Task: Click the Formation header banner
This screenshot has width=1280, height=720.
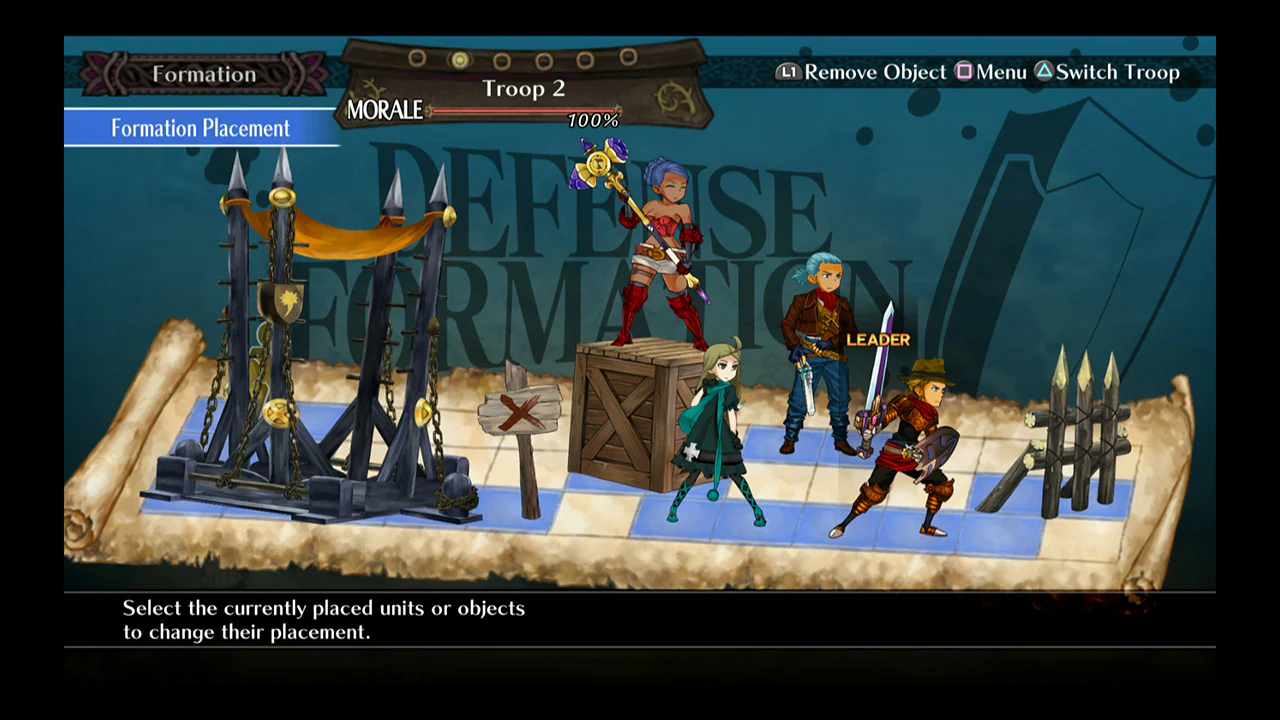Action: point(203,74)
